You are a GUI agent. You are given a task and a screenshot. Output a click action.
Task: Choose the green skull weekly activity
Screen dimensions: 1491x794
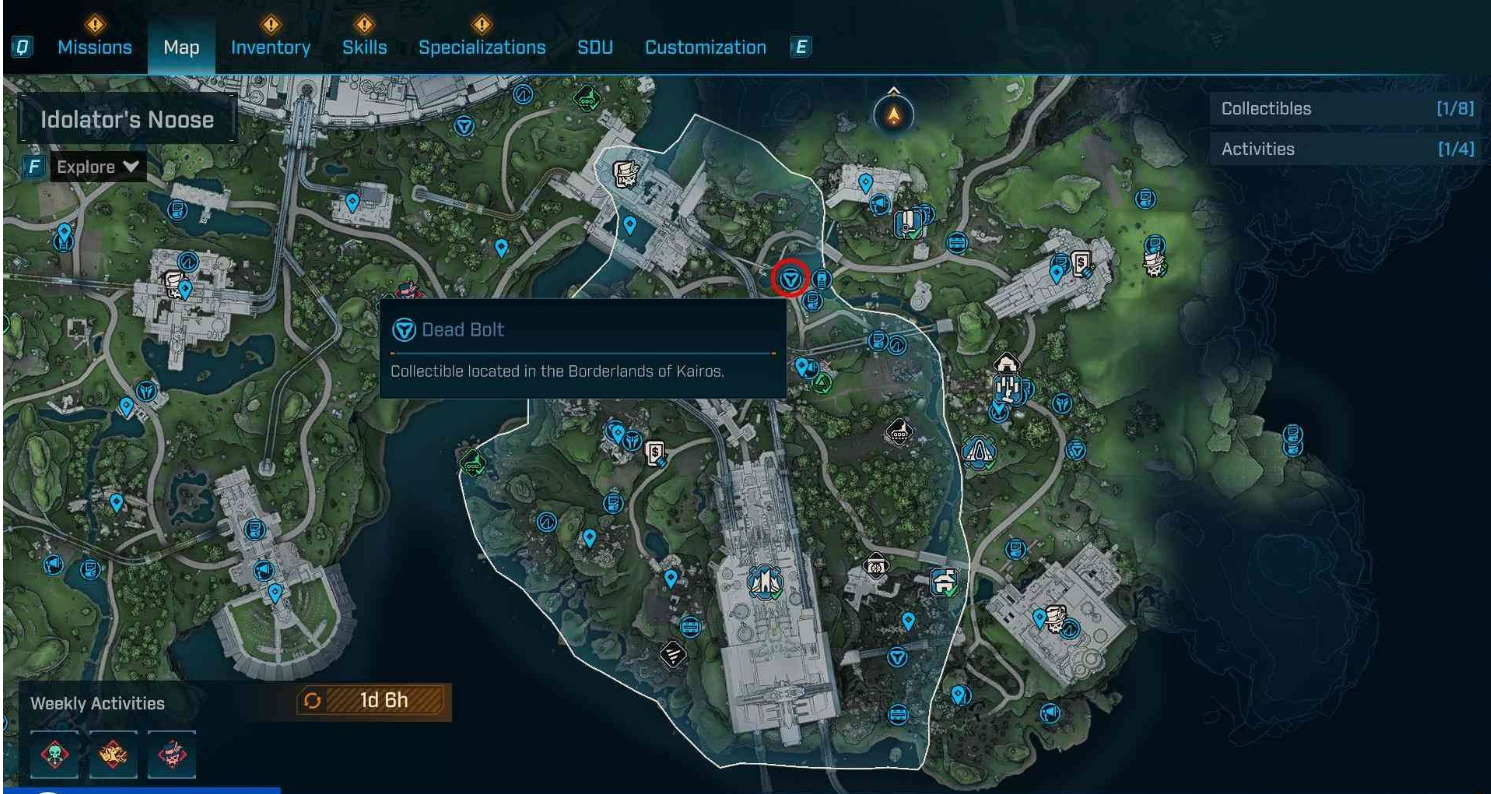[x=54, y=754]
